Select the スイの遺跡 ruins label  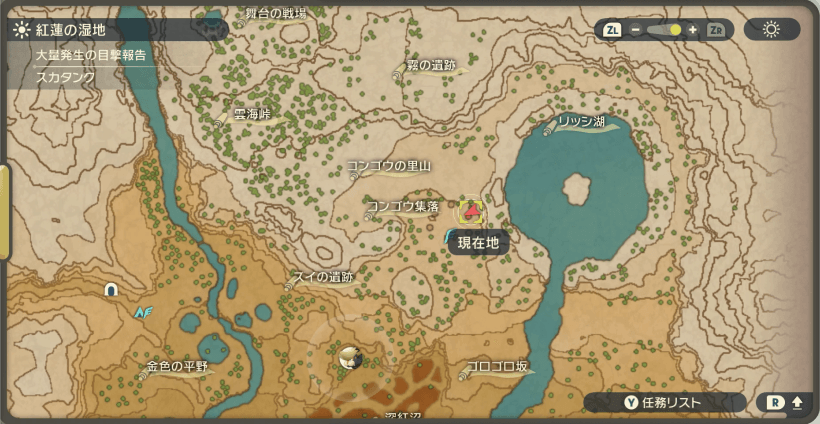[x=323, y=277]
